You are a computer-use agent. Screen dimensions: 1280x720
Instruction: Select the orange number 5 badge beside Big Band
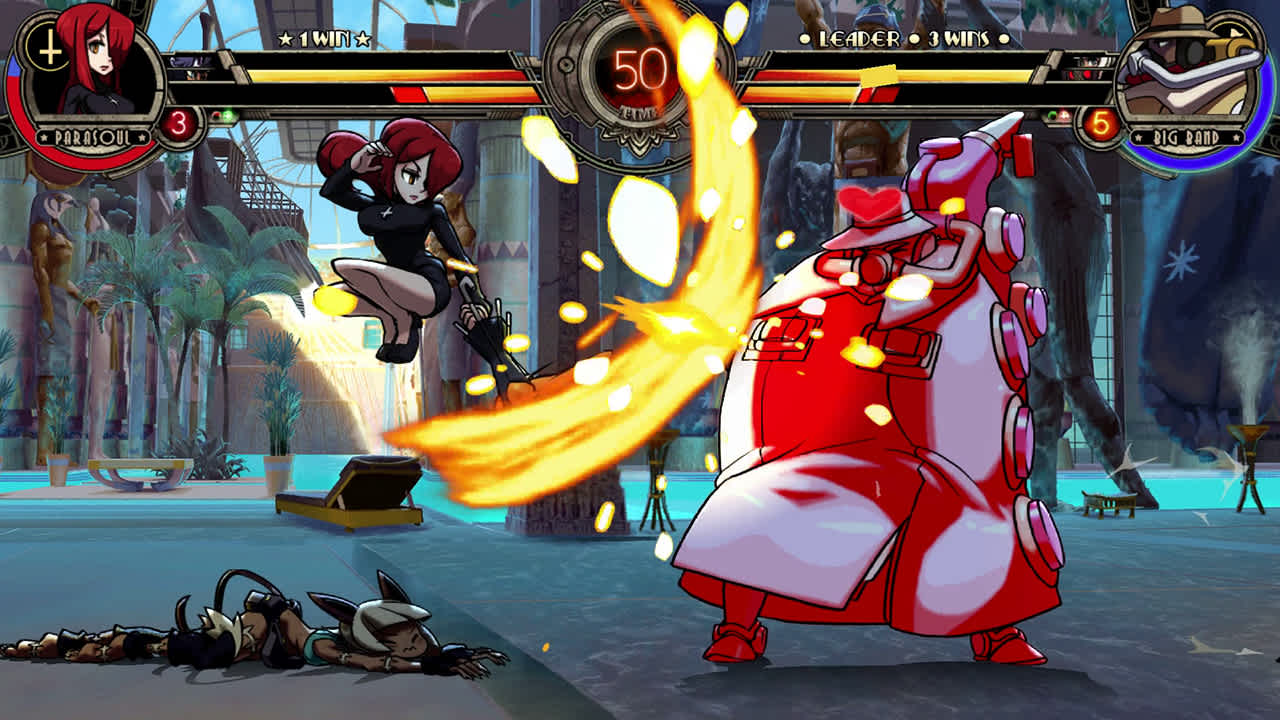click(x=1102, y=125)
